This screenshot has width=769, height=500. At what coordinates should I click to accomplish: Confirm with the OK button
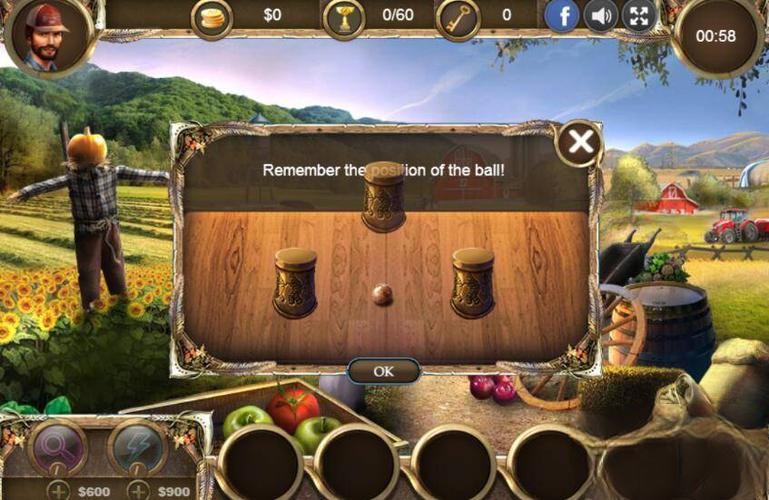[383, 370]
